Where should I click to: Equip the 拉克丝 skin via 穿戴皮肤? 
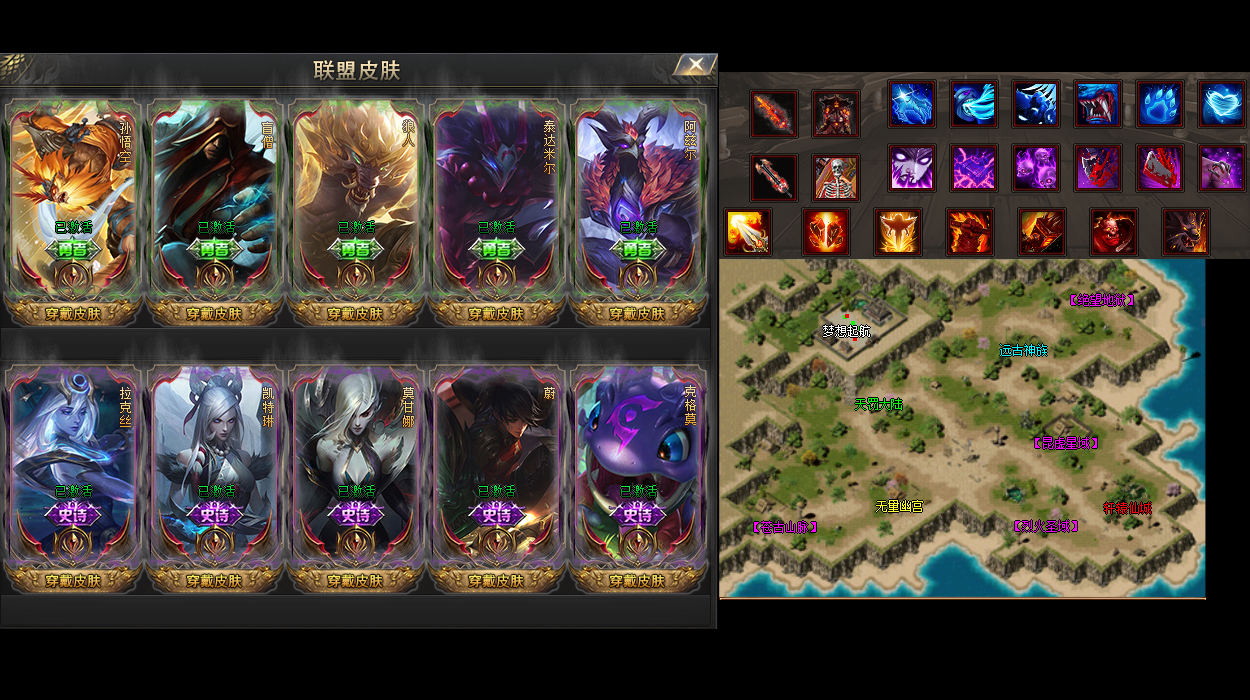[x=73, y=580]
